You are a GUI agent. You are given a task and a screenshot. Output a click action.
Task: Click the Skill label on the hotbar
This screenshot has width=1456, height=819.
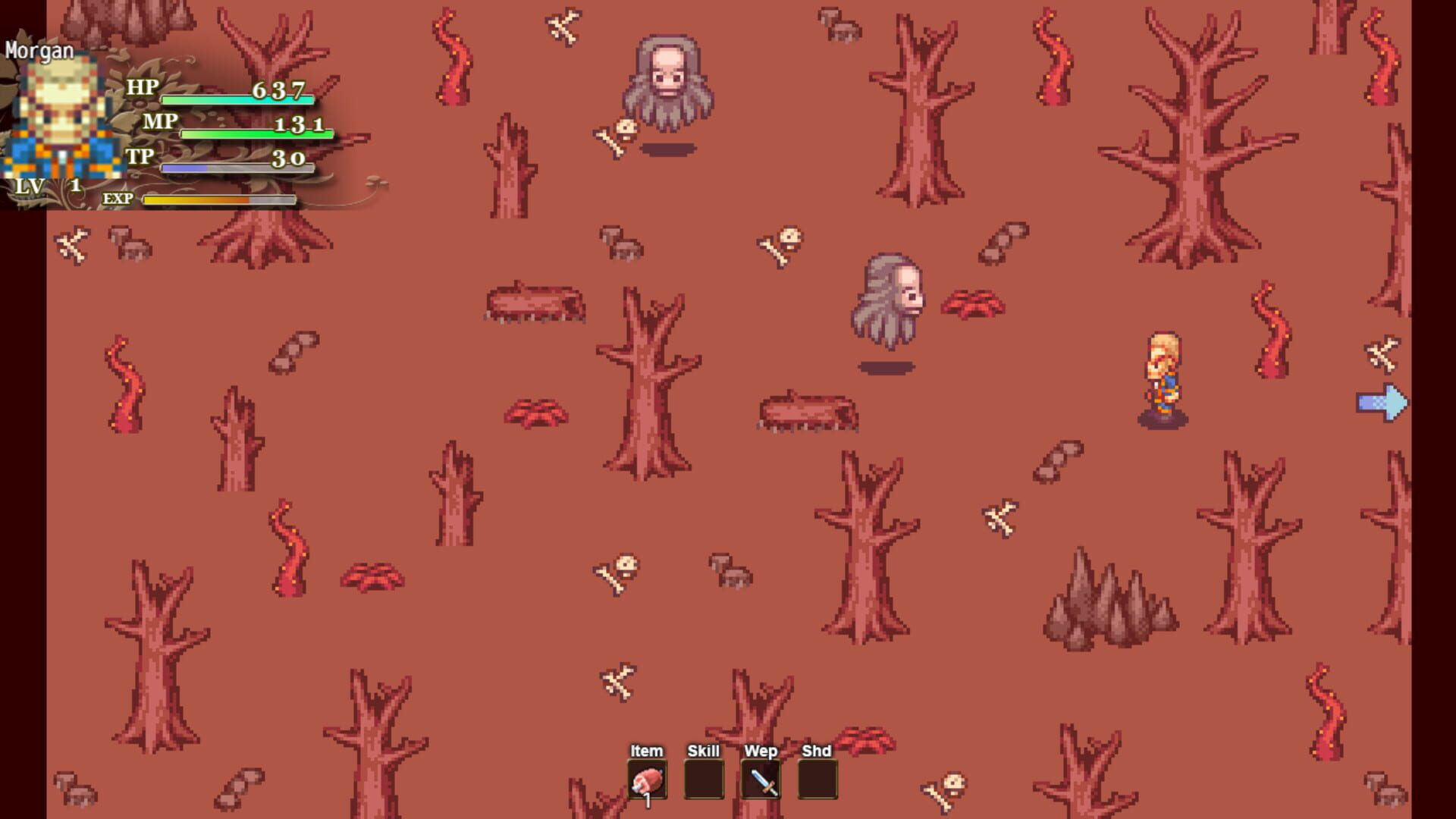[x=704, y=751]
